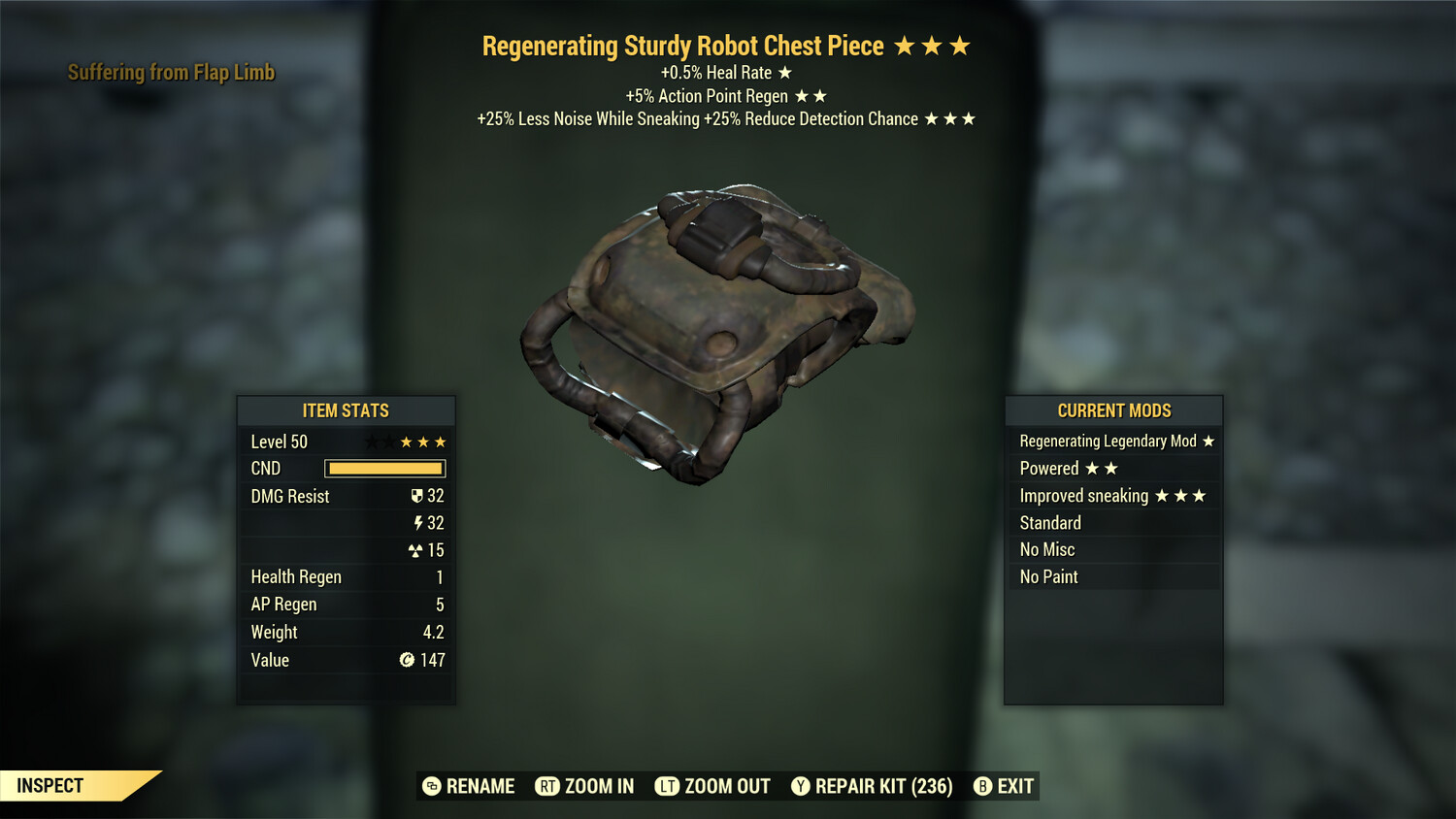
Task: Click the B Exit button icon
Action: [982, 786]
